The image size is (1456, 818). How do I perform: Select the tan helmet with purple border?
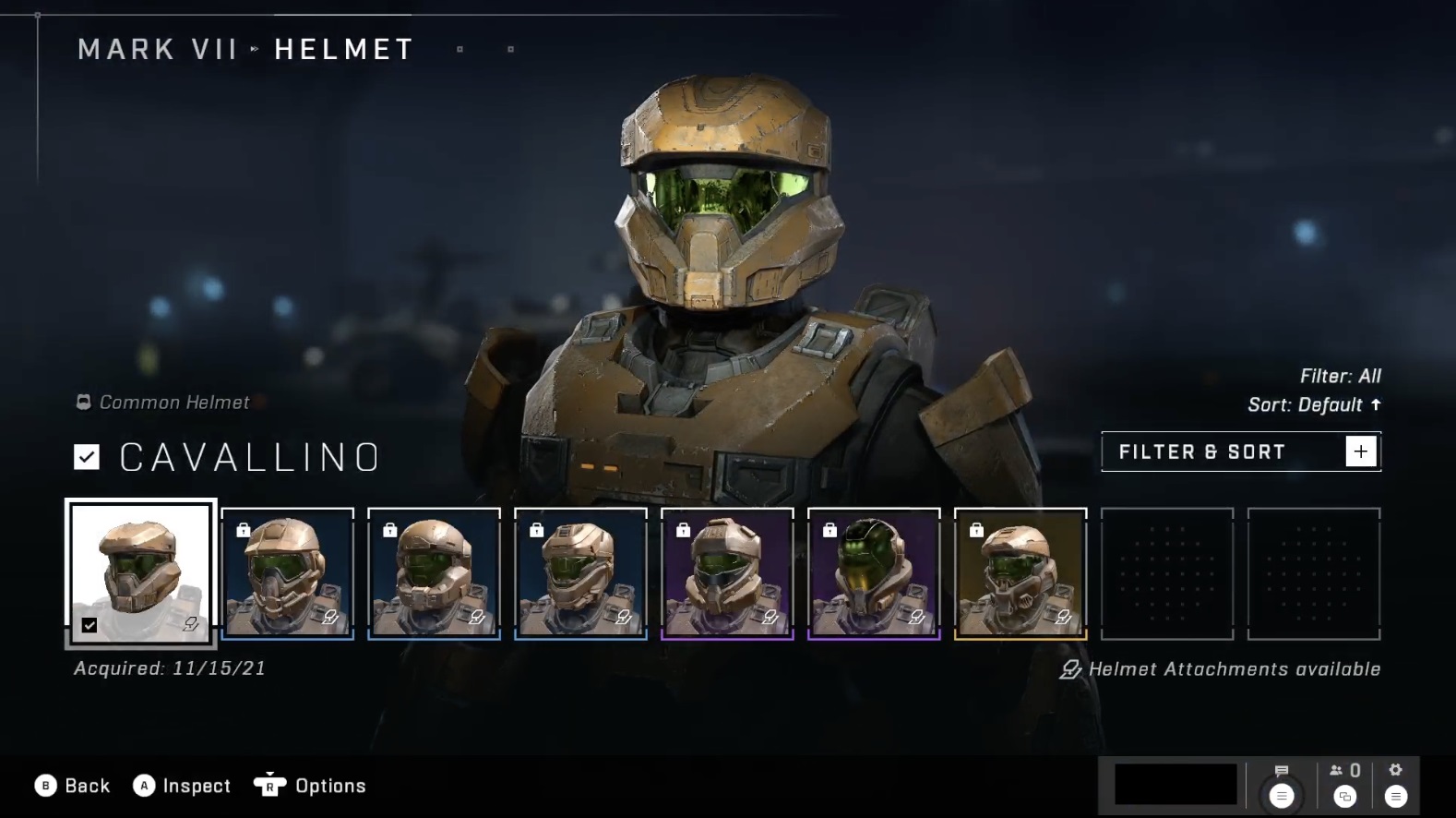pyautogui.click(x=727, y=573)
